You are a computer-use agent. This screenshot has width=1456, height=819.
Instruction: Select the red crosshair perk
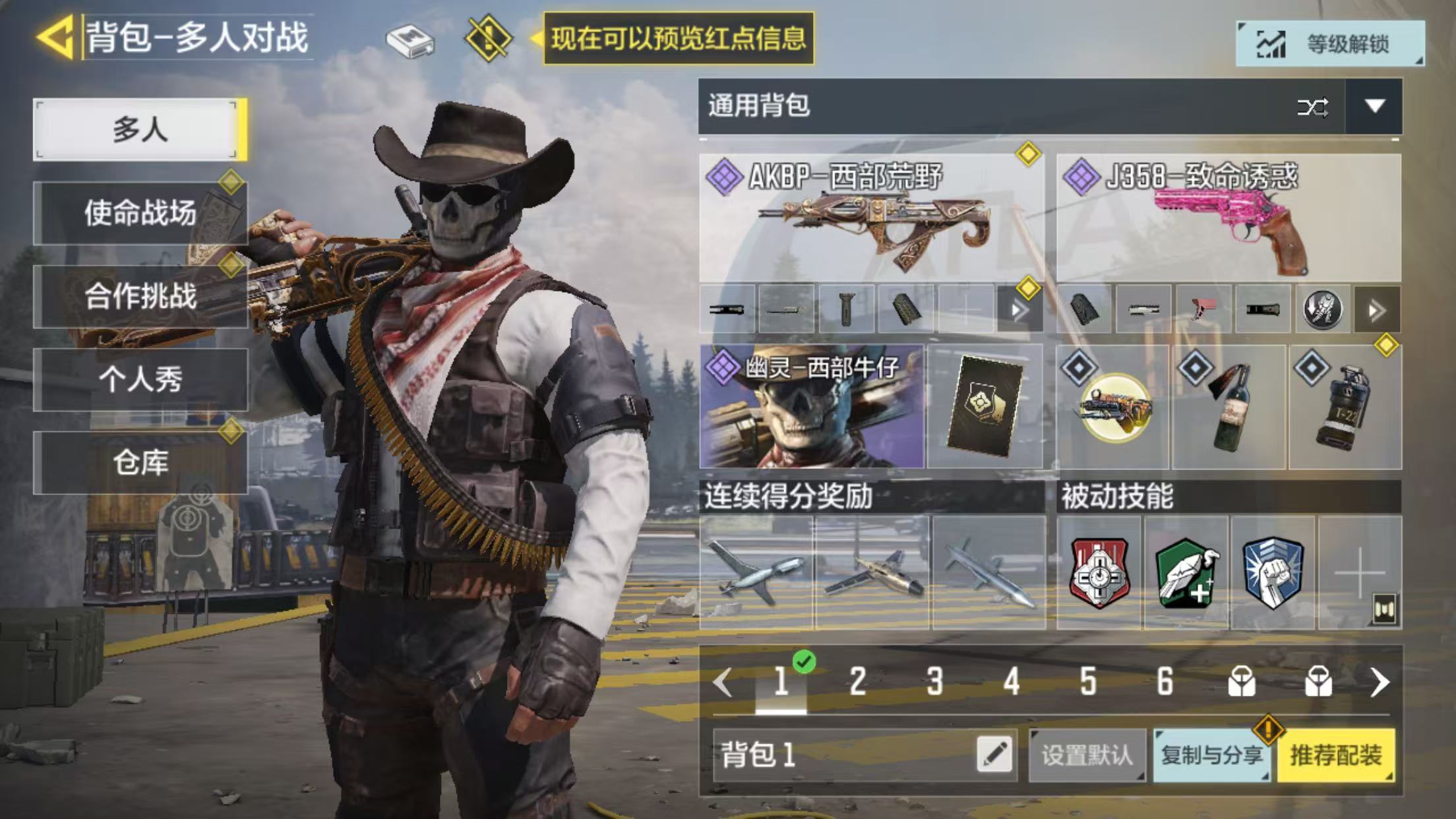pyautogui.click(x=1099, y=572)
